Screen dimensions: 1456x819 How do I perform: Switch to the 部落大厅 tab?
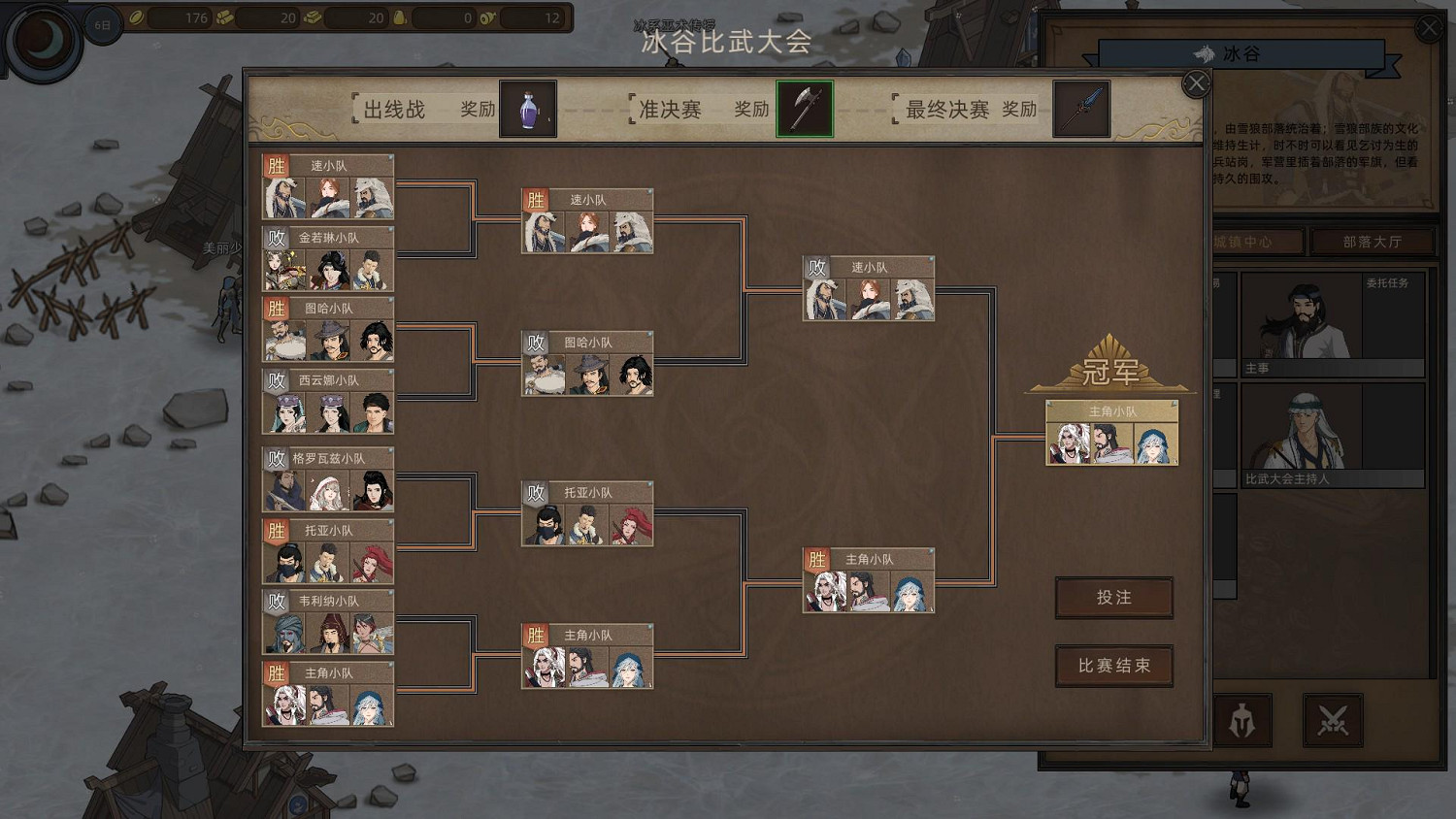[x=1373, y=242]
